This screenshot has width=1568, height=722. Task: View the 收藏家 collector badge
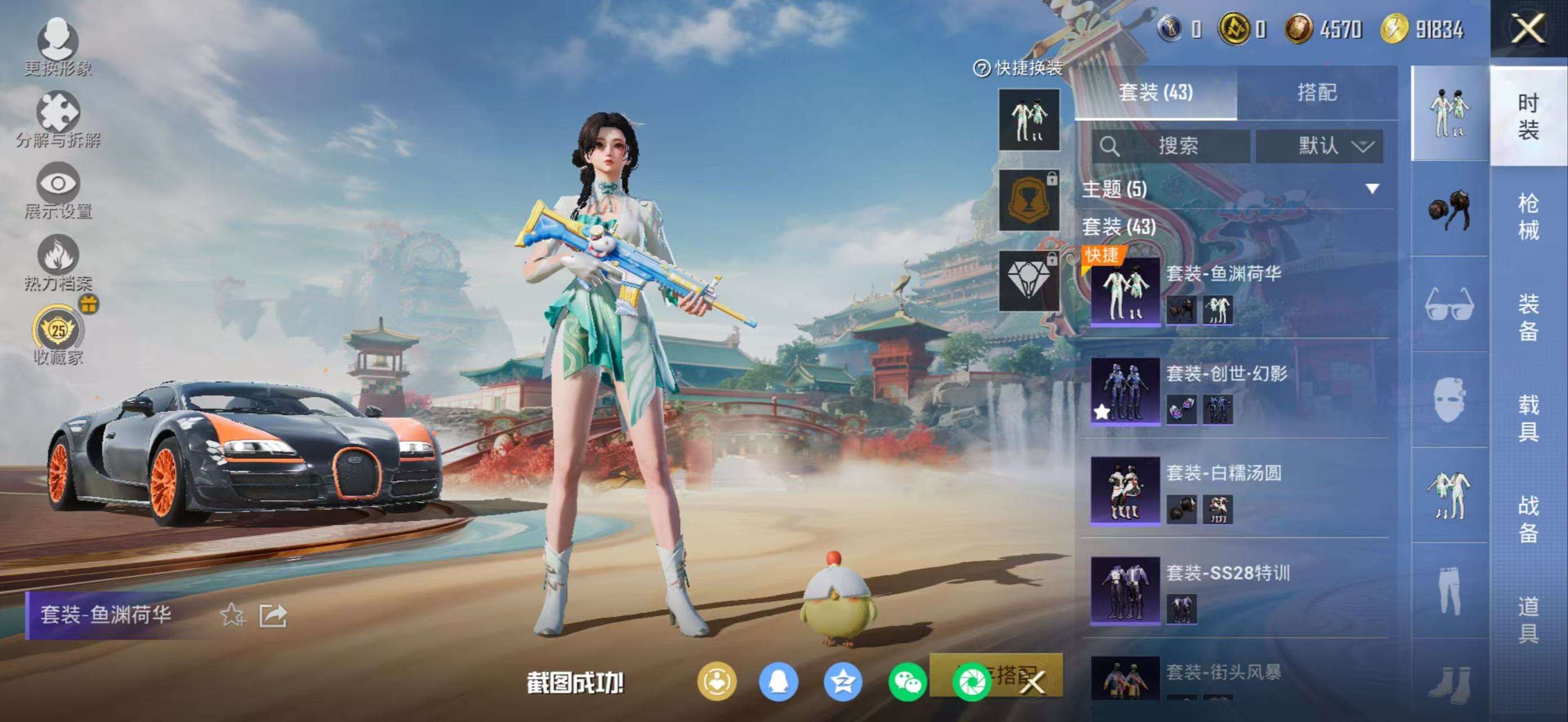[x=58, y=332]
